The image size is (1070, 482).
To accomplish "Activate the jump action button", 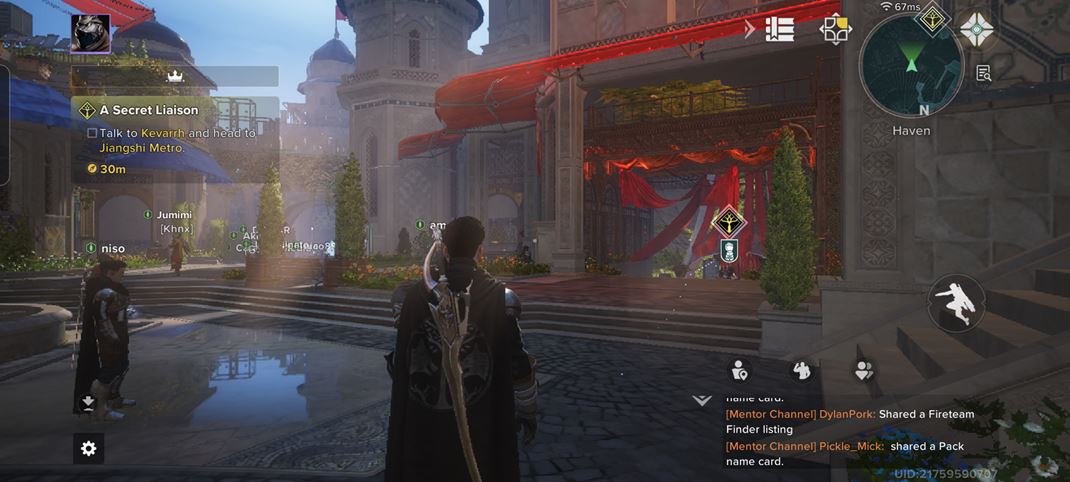I will (x=957, y=304).
